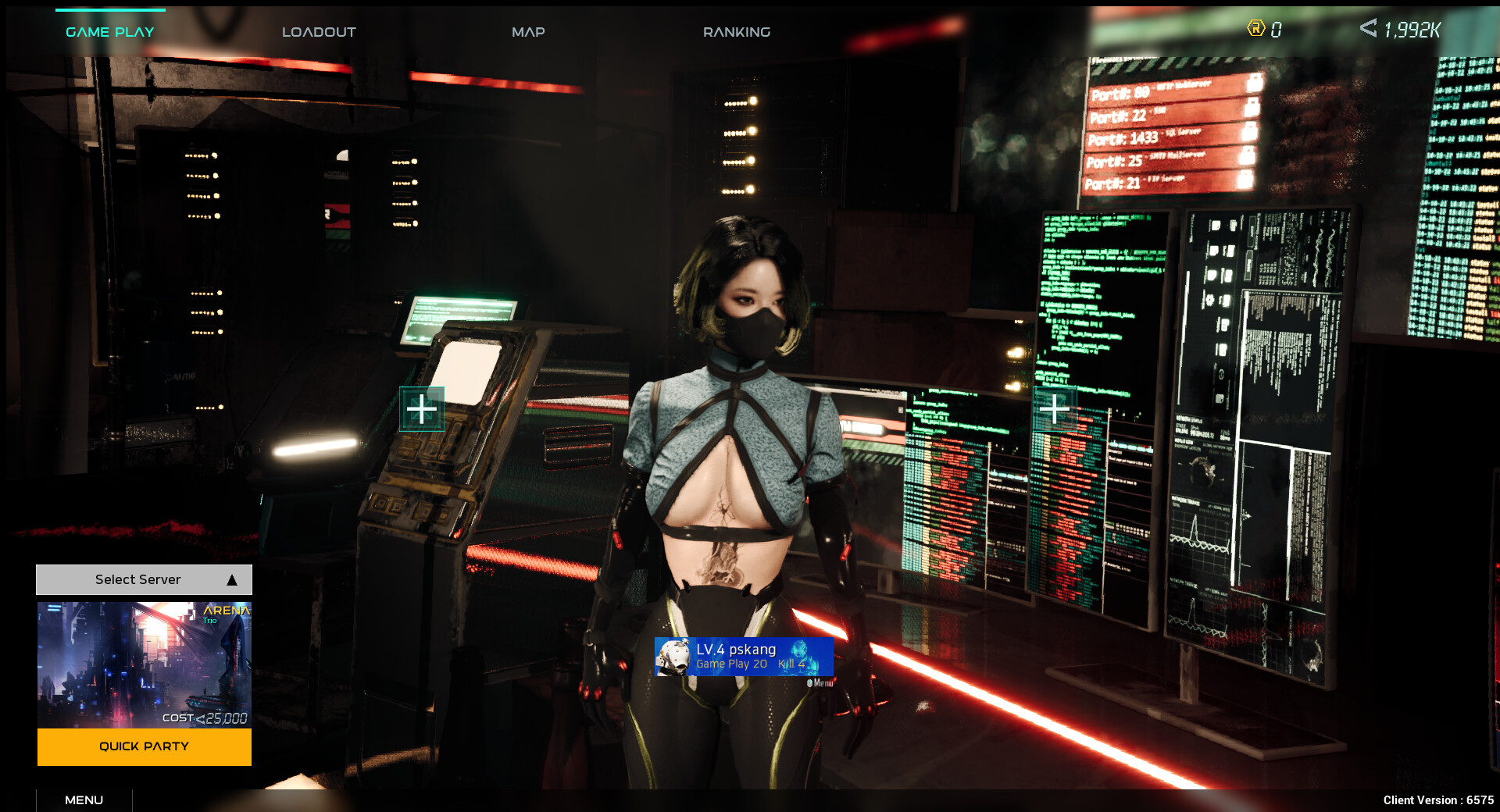This screenshot has height=812, width=1500.
Task: Open the small Menu under player card
Action: pos(820,683)
